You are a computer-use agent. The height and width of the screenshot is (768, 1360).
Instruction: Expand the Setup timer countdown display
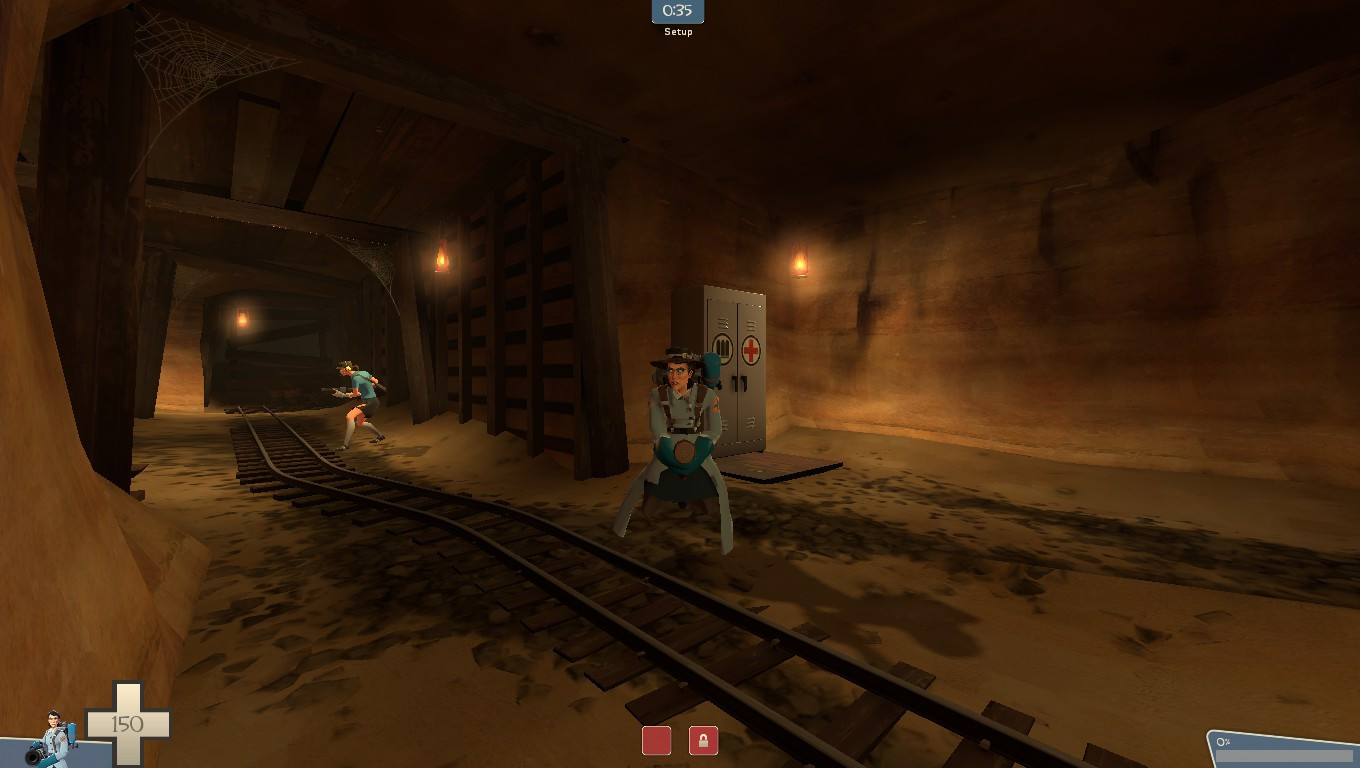tap(678, 12)
